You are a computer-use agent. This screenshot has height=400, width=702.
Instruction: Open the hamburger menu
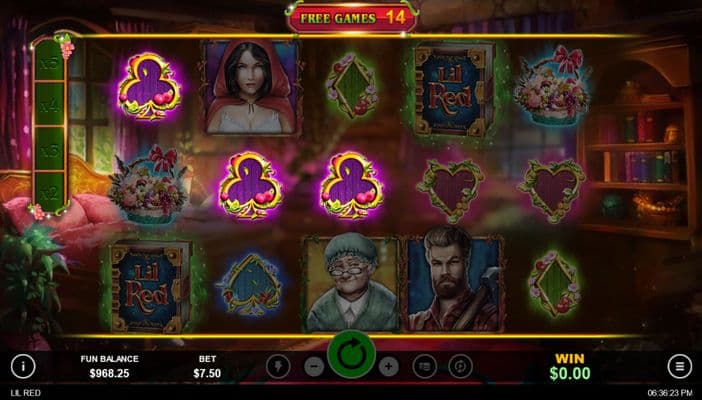click(x=680, y=366)
